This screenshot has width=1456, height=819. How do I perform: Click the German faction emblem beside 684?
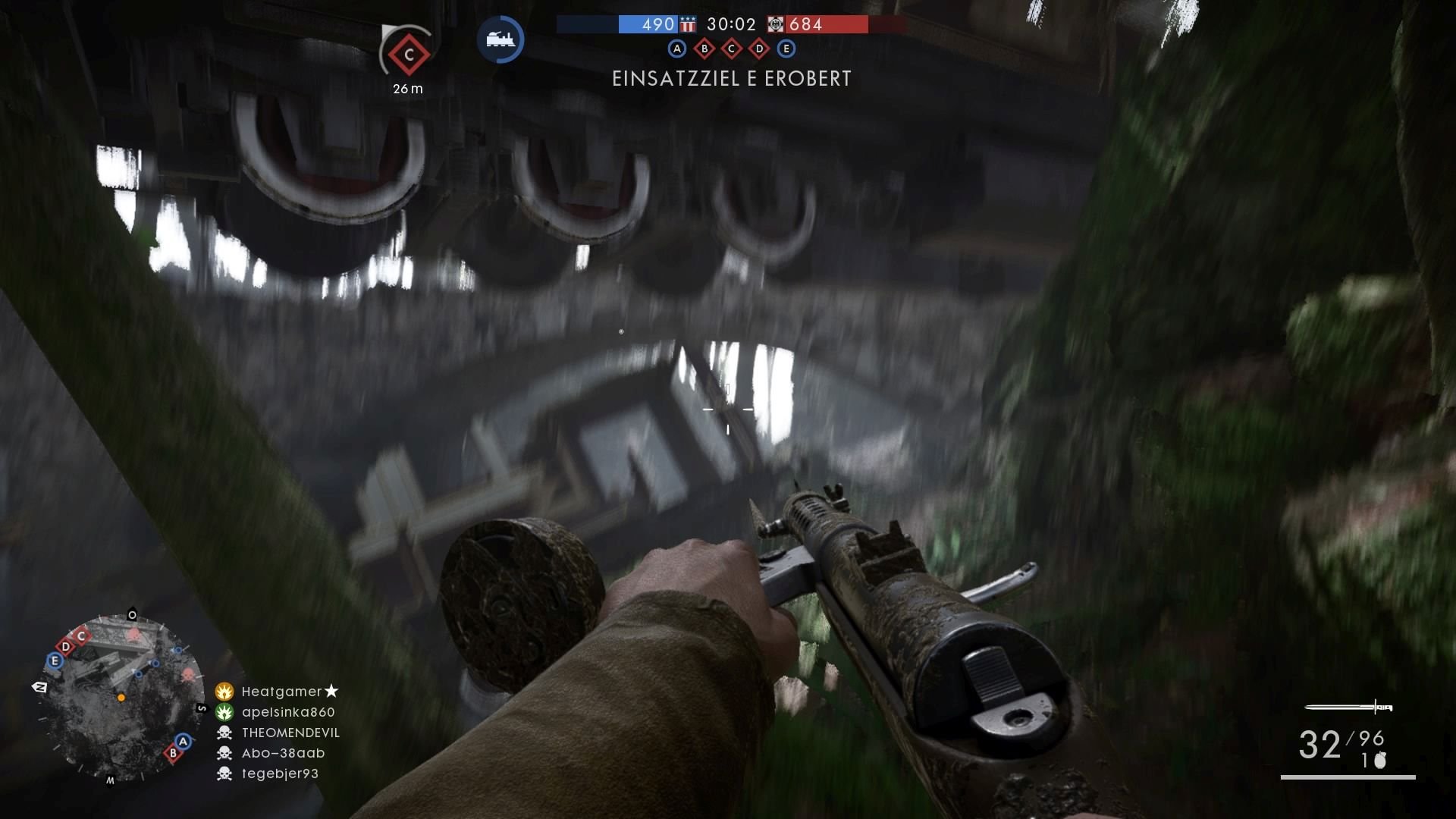(x=775, y=25)
